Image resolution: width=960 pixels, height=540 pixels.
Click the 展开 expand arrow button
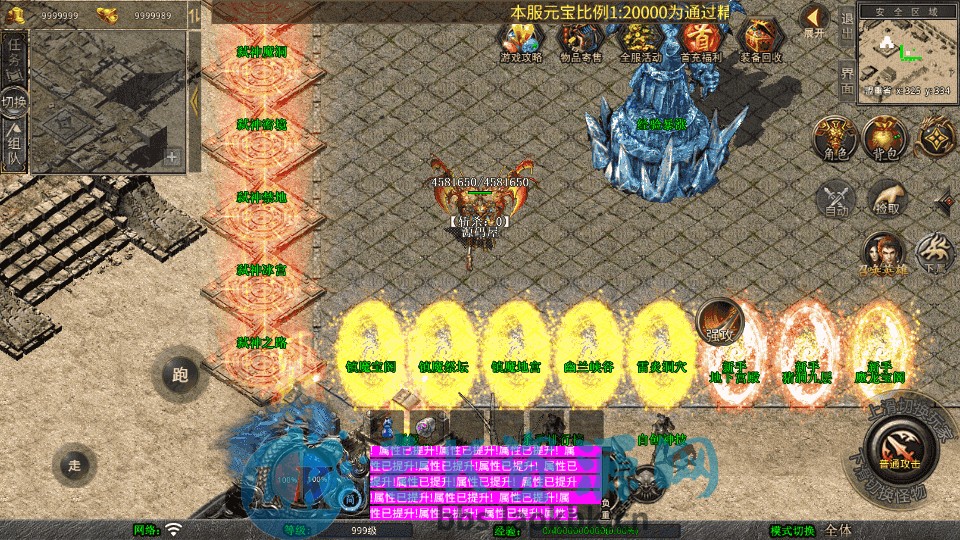coord(814,21)
